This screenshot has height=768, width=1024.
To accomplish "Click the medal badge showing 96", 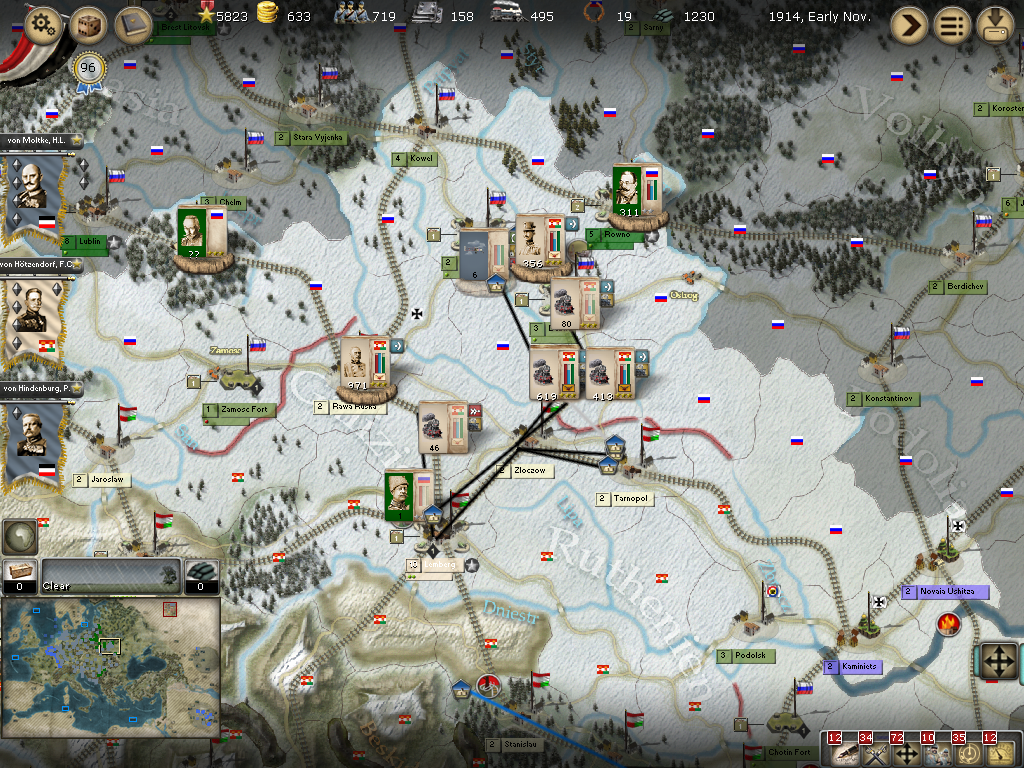I will pyautogui.click(x=88, y=69).
